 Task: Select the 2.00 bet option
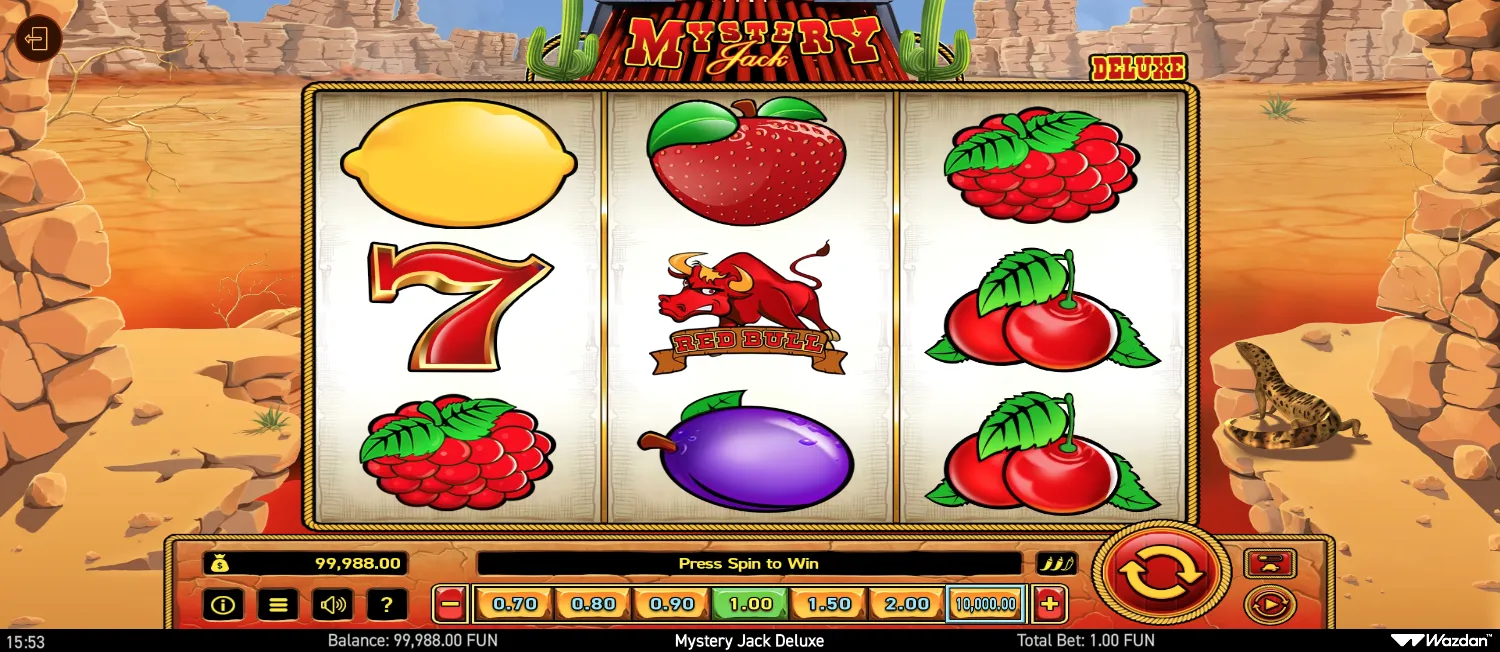tap(907, 604)
